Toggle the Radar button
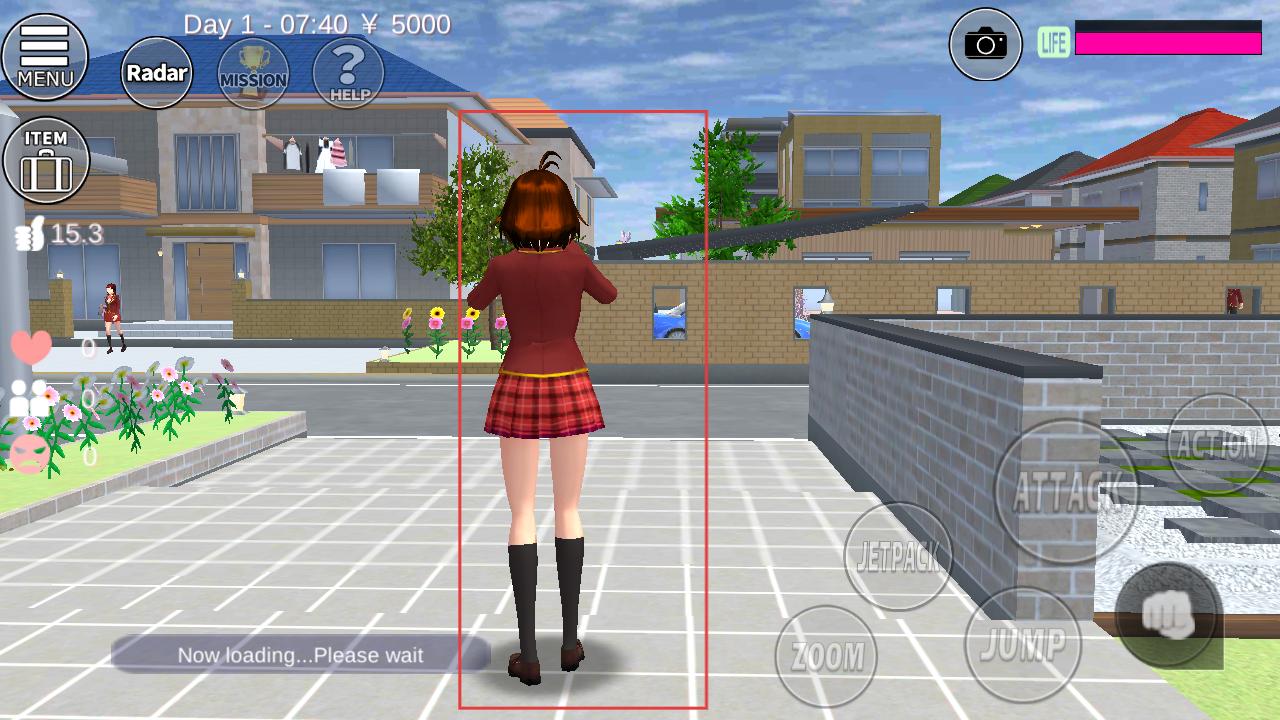Screen dimensions: 1280x720 pyautogui.click(x=157, y=72)
